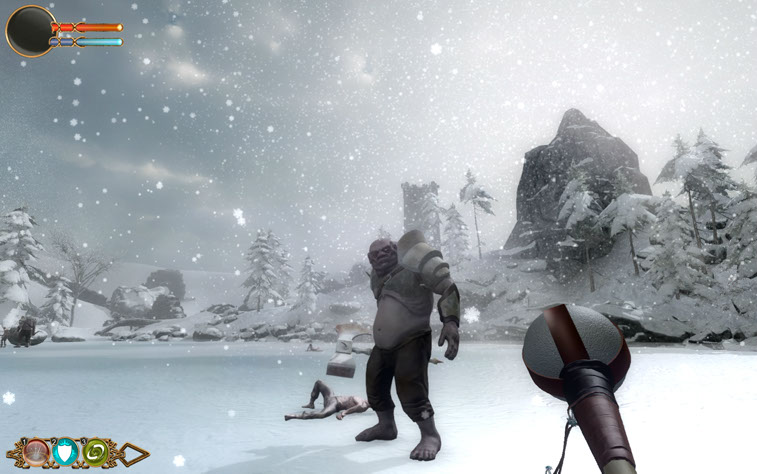Click the gold diamond at the hotbar's end
757x474 pixels.
click(x=133, y=454)
